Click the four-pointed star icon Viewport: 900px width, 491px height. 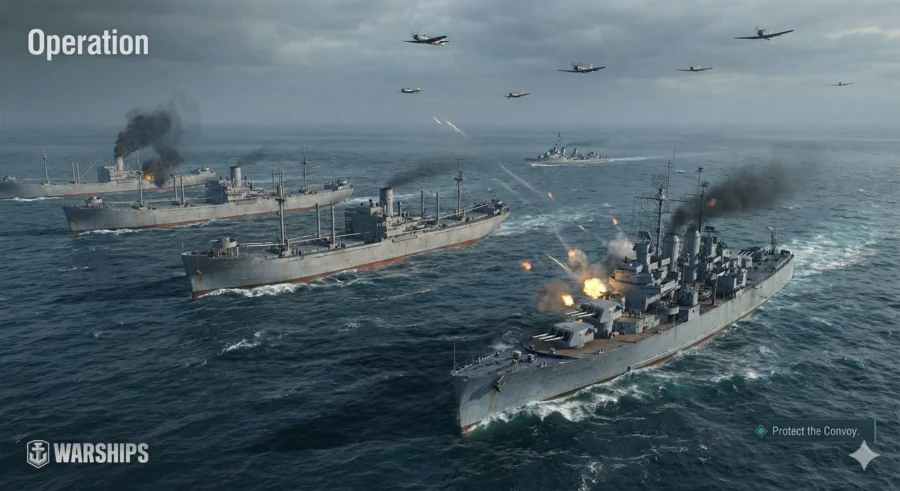point(863,456)
